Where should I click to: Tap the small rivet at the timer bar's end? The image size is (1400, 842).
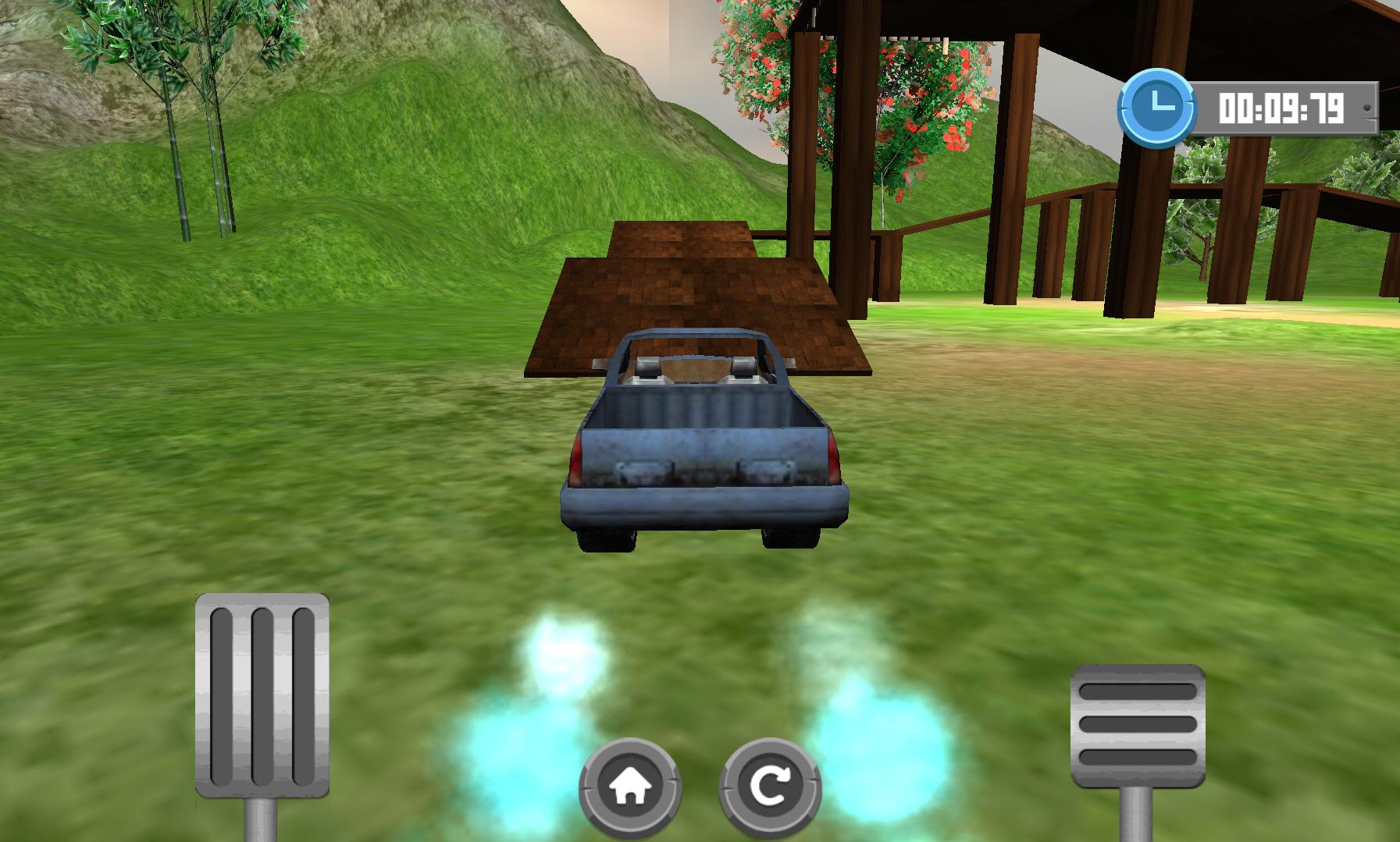[x=1368, y=109]
